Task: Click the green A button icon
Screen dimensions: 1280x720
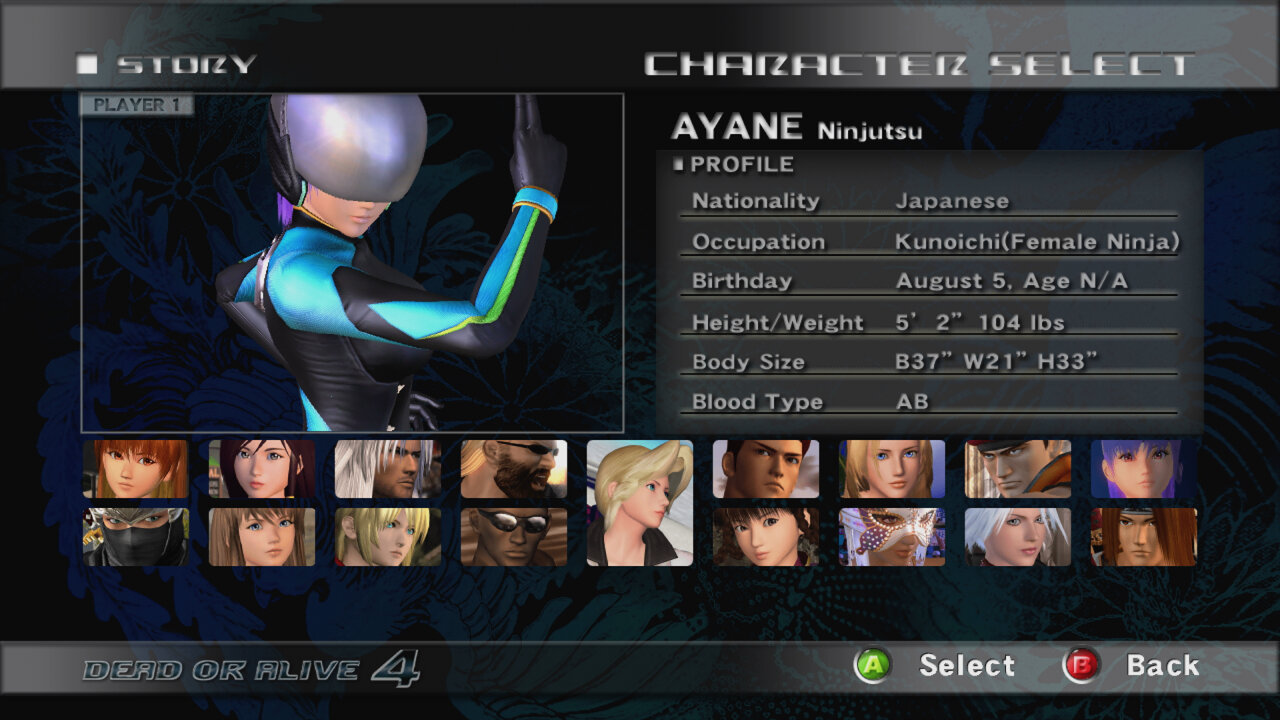Action: (x=872, y=665)
